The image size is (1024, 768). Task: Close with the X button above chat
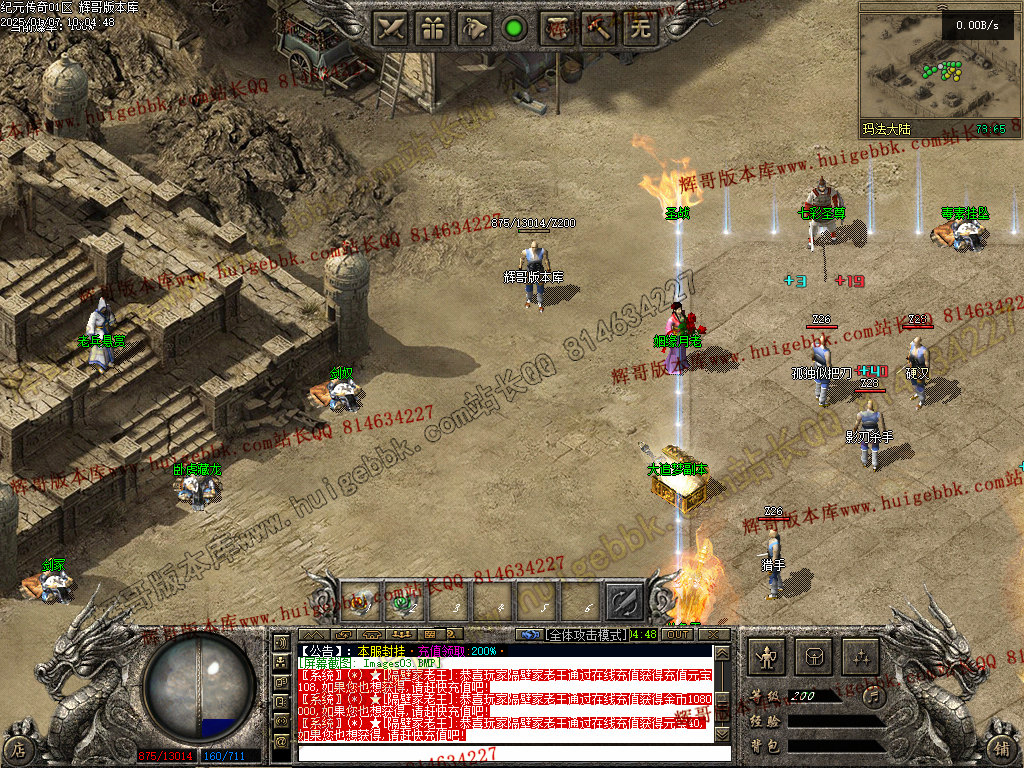pos(713,634)
